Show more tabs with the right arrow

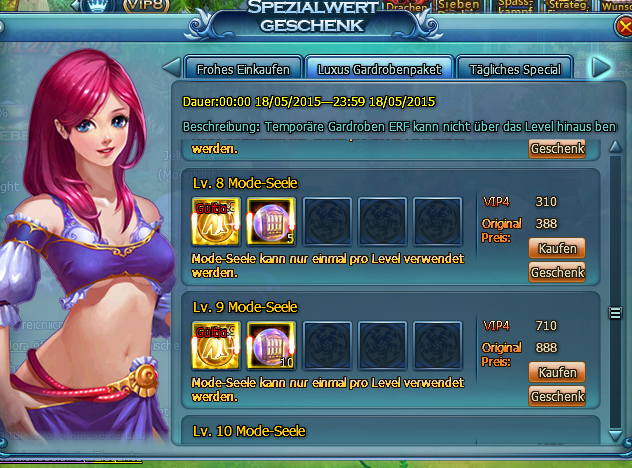[x=601, y=68]
